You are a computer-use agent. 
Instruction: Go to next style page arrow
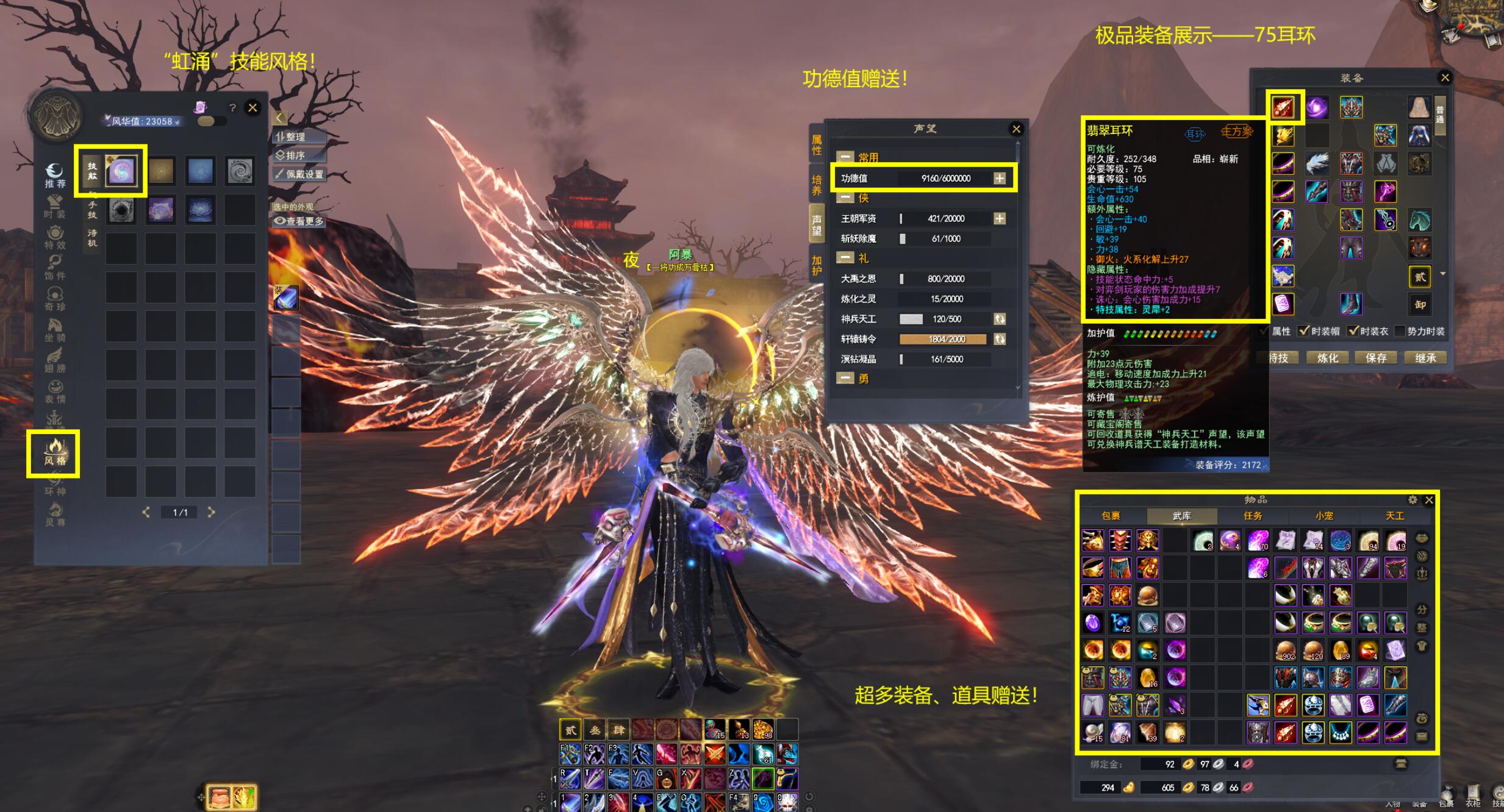click(211, 512)
